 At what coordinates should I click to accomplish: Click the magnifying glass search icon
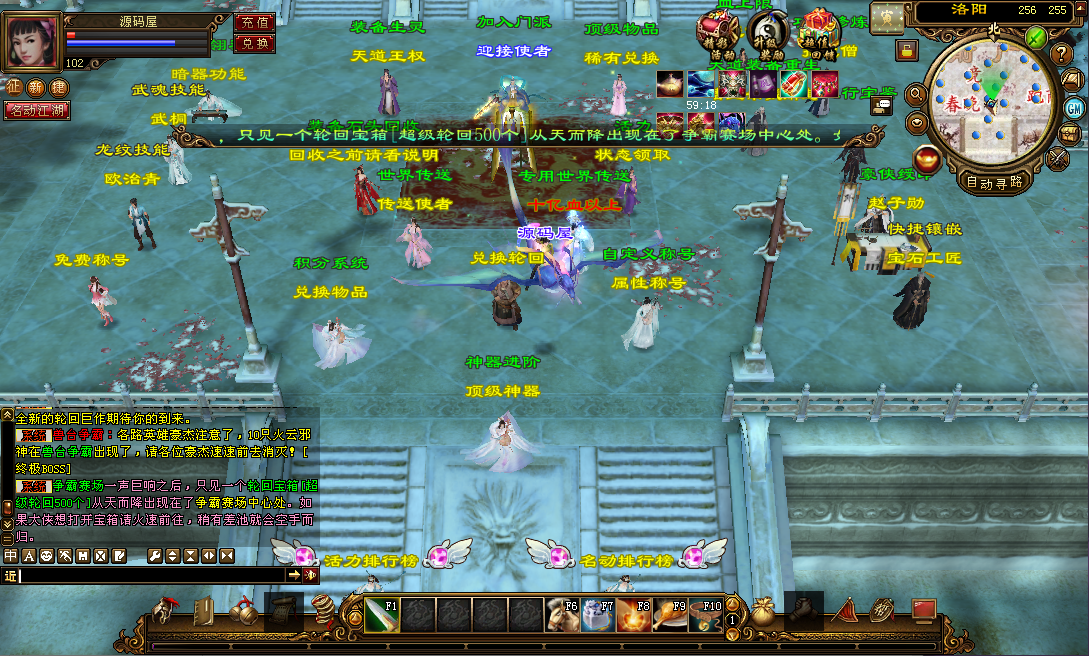(x=916, y=94)
